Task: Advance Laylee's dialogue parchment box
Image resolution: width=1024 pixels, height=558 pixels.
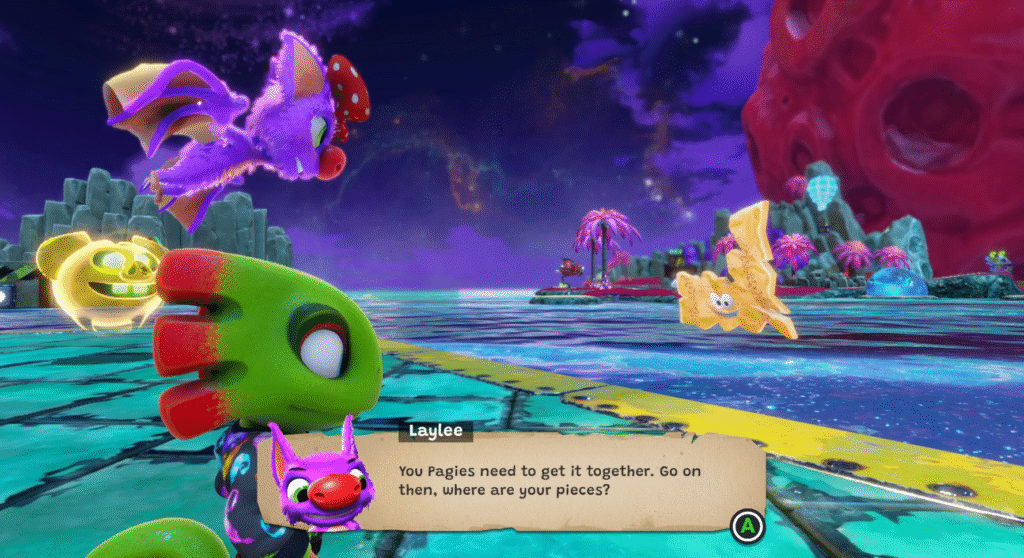Action: pos(744,523)
